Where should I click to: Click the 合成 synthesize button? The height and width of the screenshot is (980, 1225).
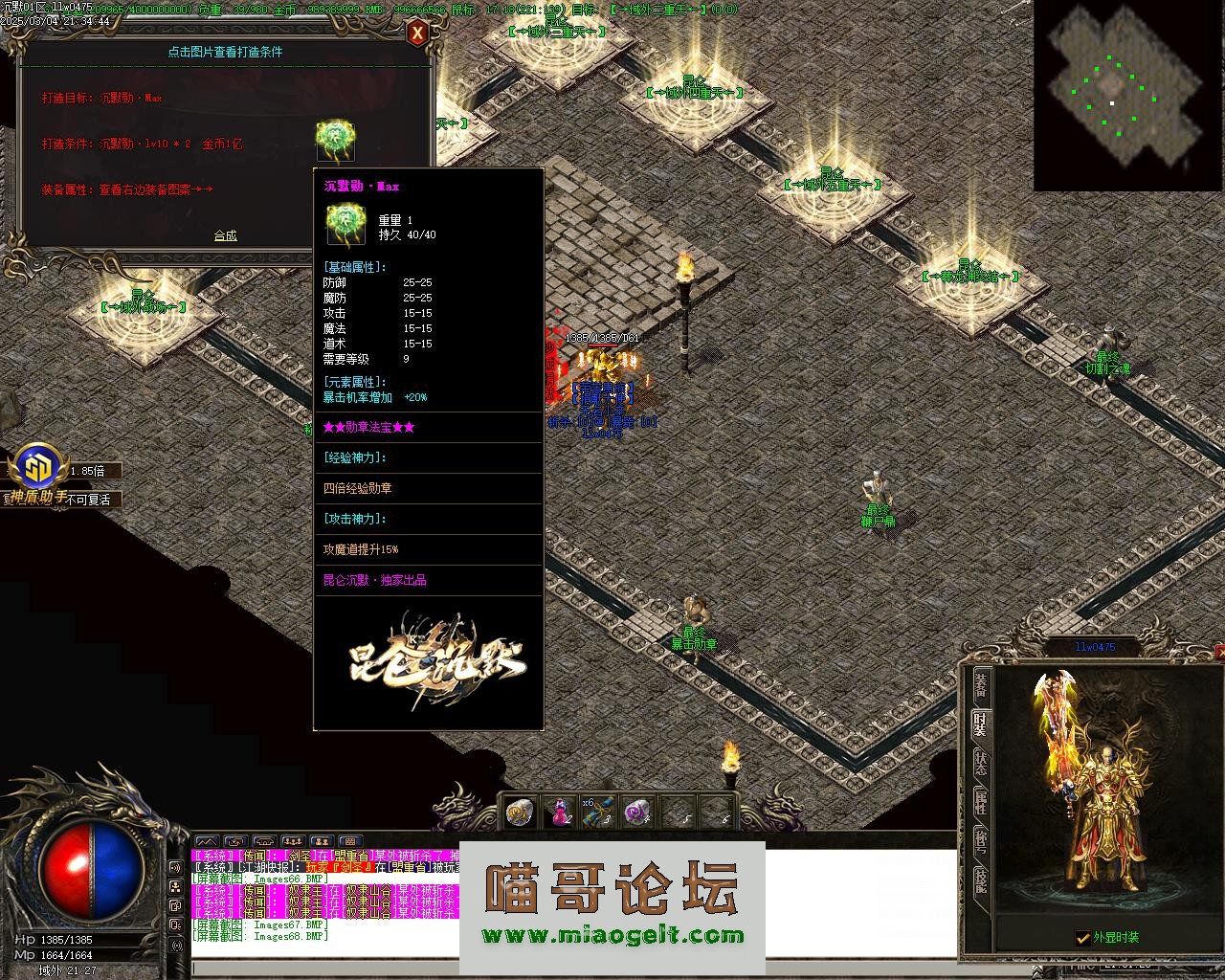pos(226,235)
